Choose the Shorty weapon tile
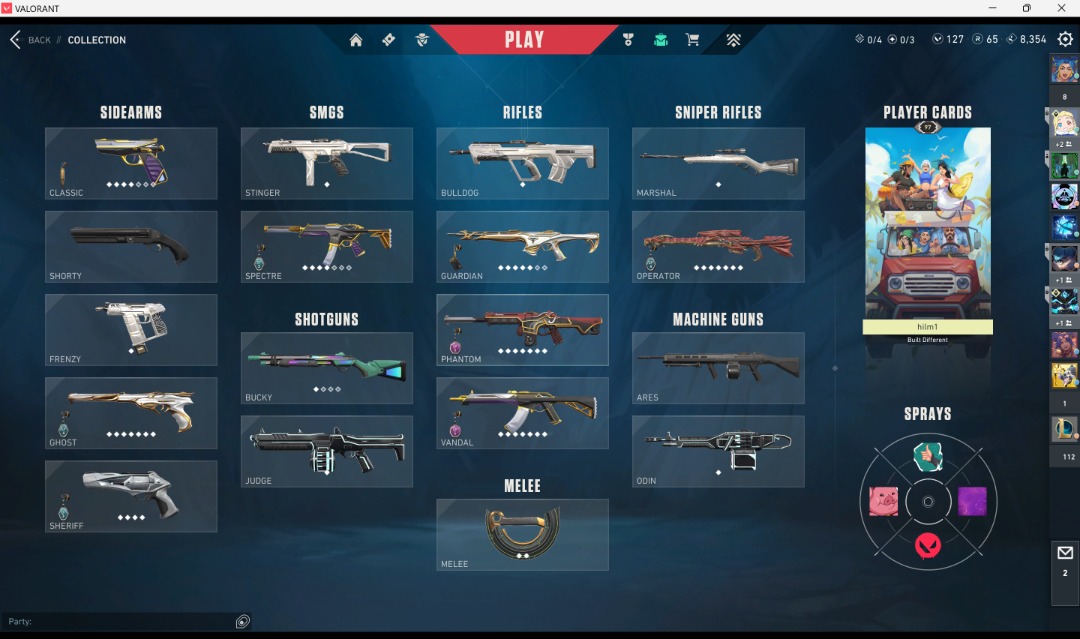Screen dimensions: 1080x639 [131, 246]
